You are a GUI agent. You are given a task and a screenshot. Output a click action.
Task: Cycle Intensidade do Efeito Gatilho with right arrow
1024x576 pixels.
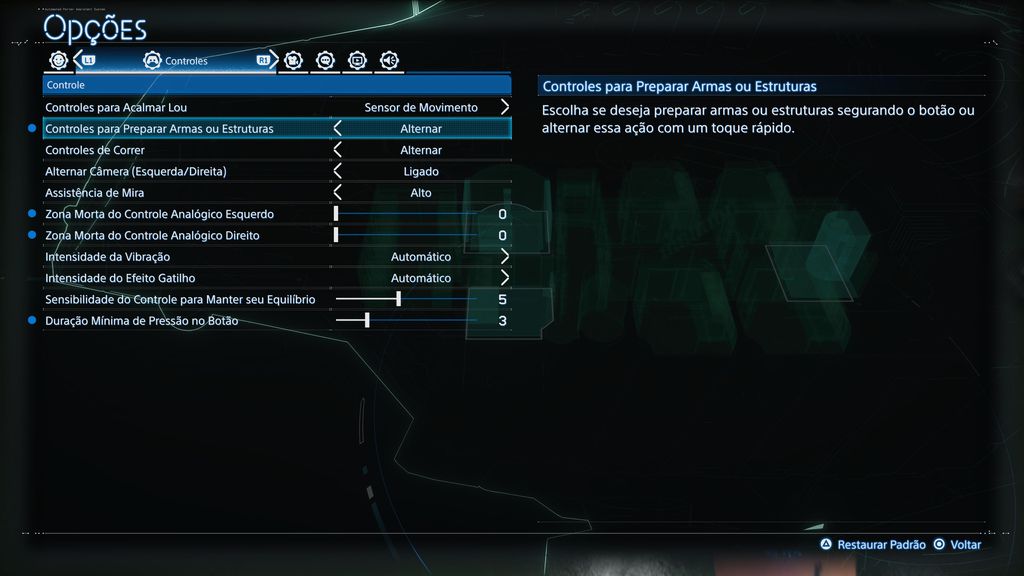coord(504,278)
